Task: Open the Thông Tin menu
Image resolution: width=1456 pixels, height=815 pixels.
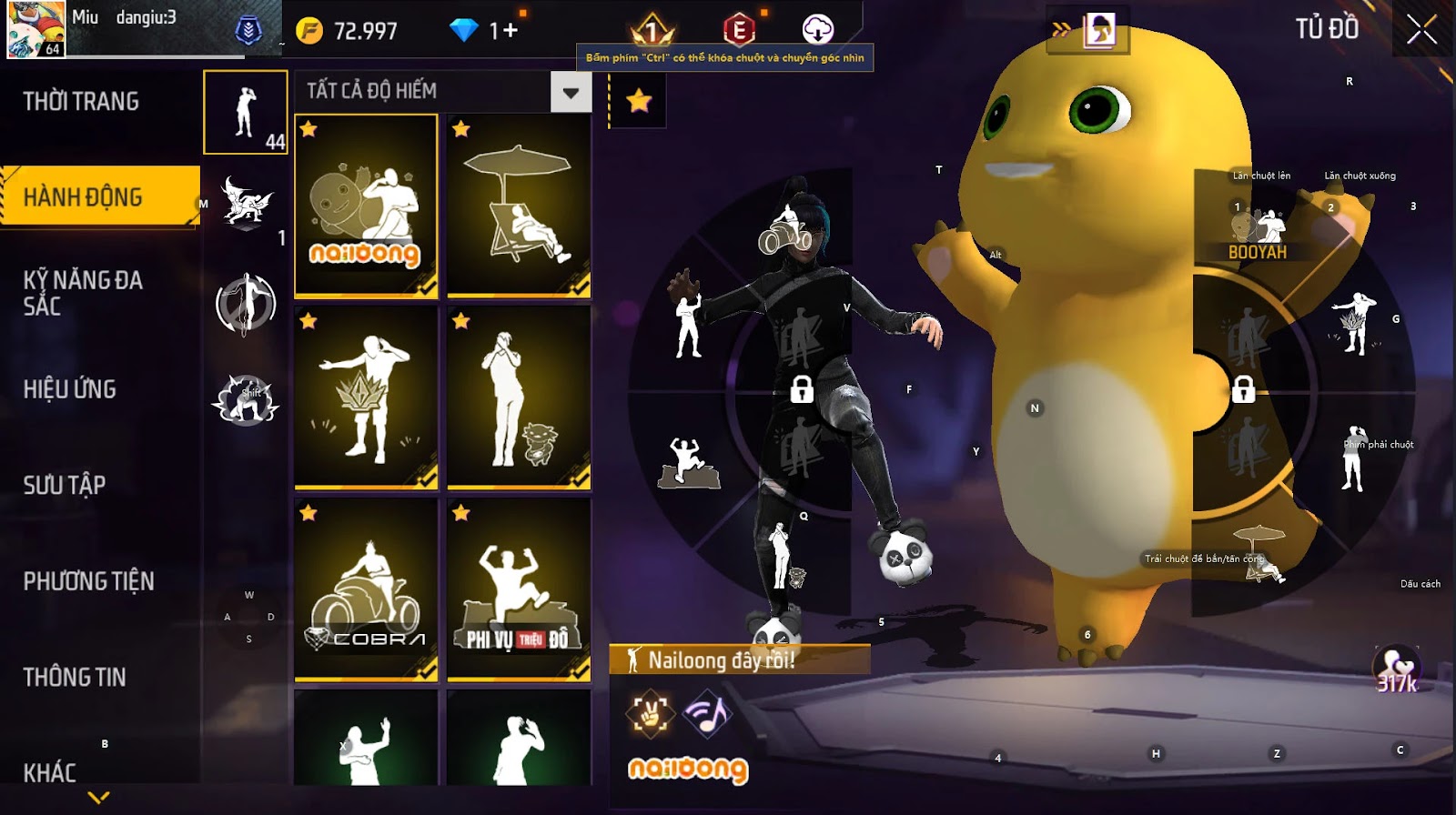Action: [x=75, y=677]
